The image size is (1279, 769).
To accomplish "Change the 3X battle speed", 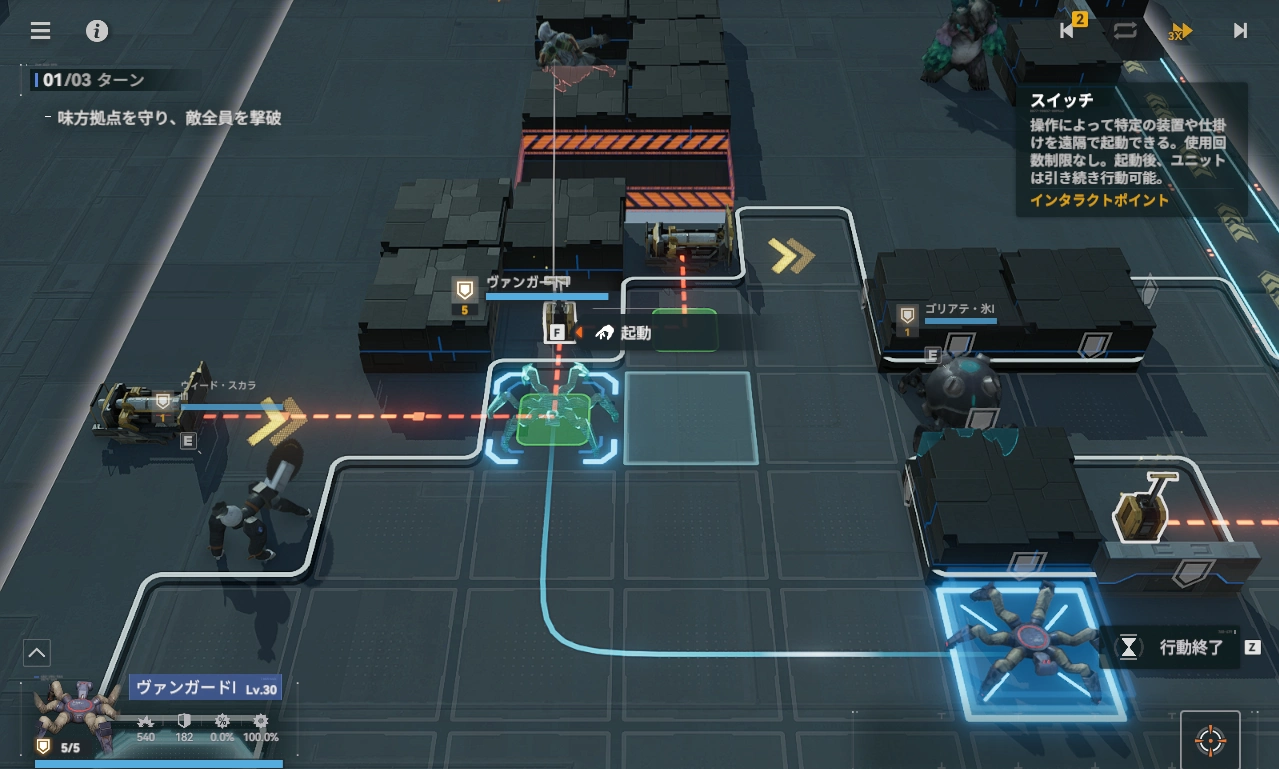I will pos(1182,31).
